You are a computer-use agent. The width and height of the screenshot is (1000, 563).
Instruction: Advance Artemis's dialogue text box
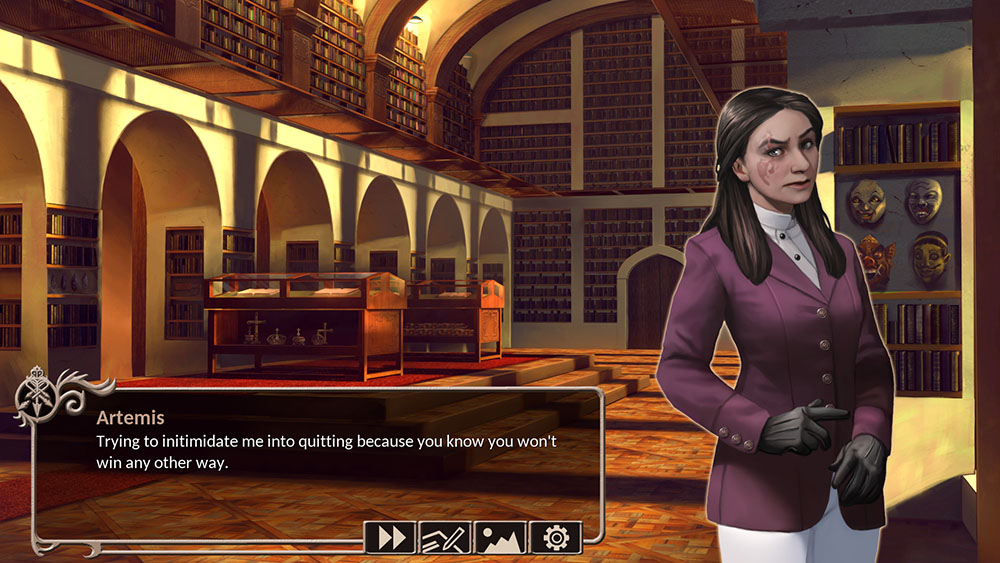pos(318,460)
